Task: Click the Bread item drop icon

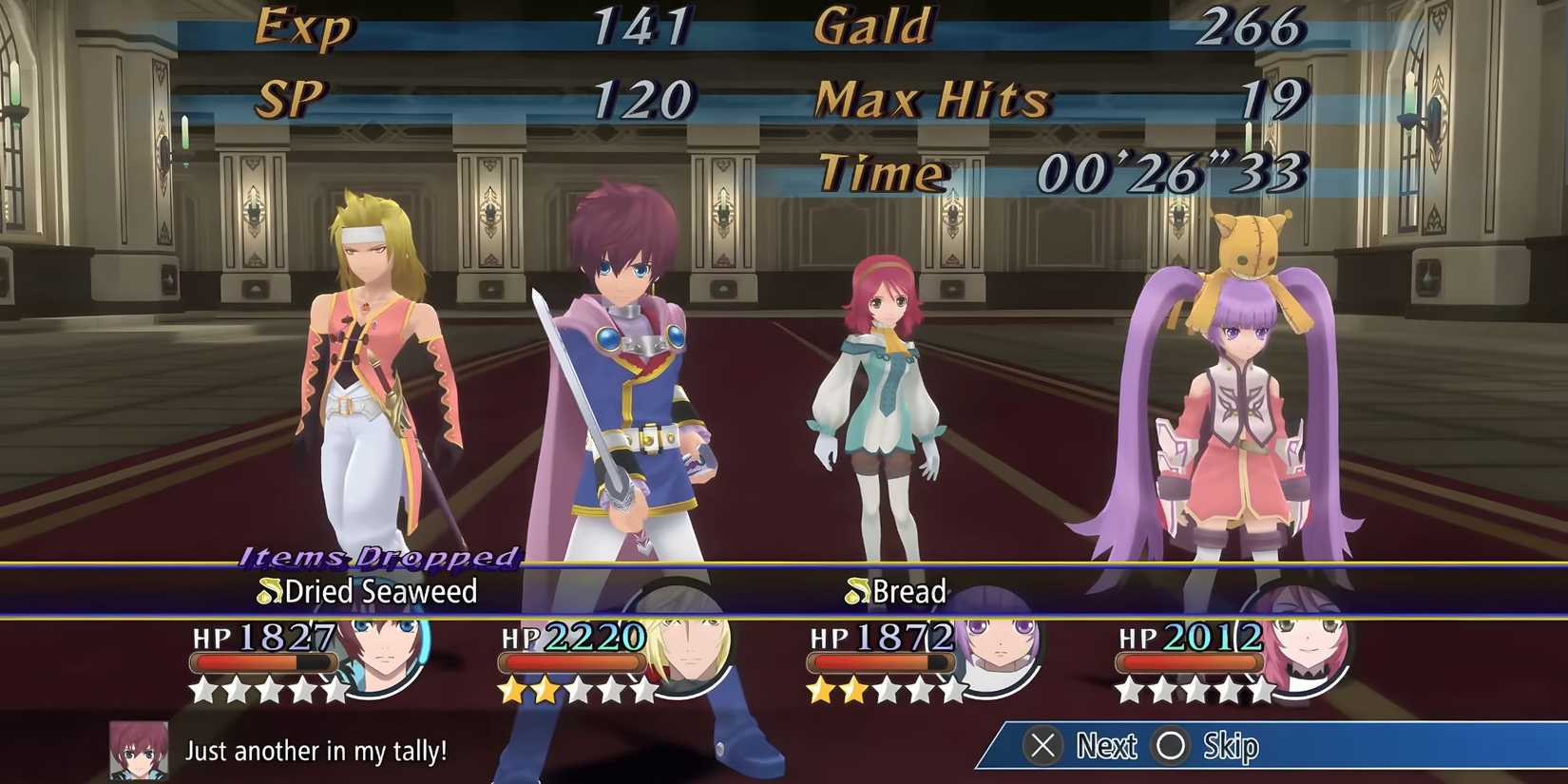Action: [857, 592]
